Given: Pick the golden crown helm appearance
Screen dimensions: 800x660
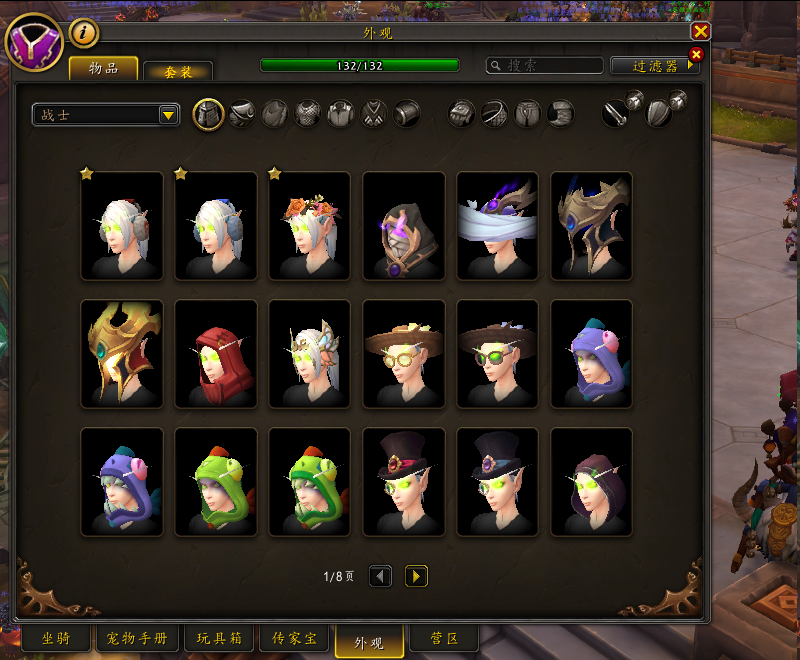Looking at the screenshot, I should 122,354.
